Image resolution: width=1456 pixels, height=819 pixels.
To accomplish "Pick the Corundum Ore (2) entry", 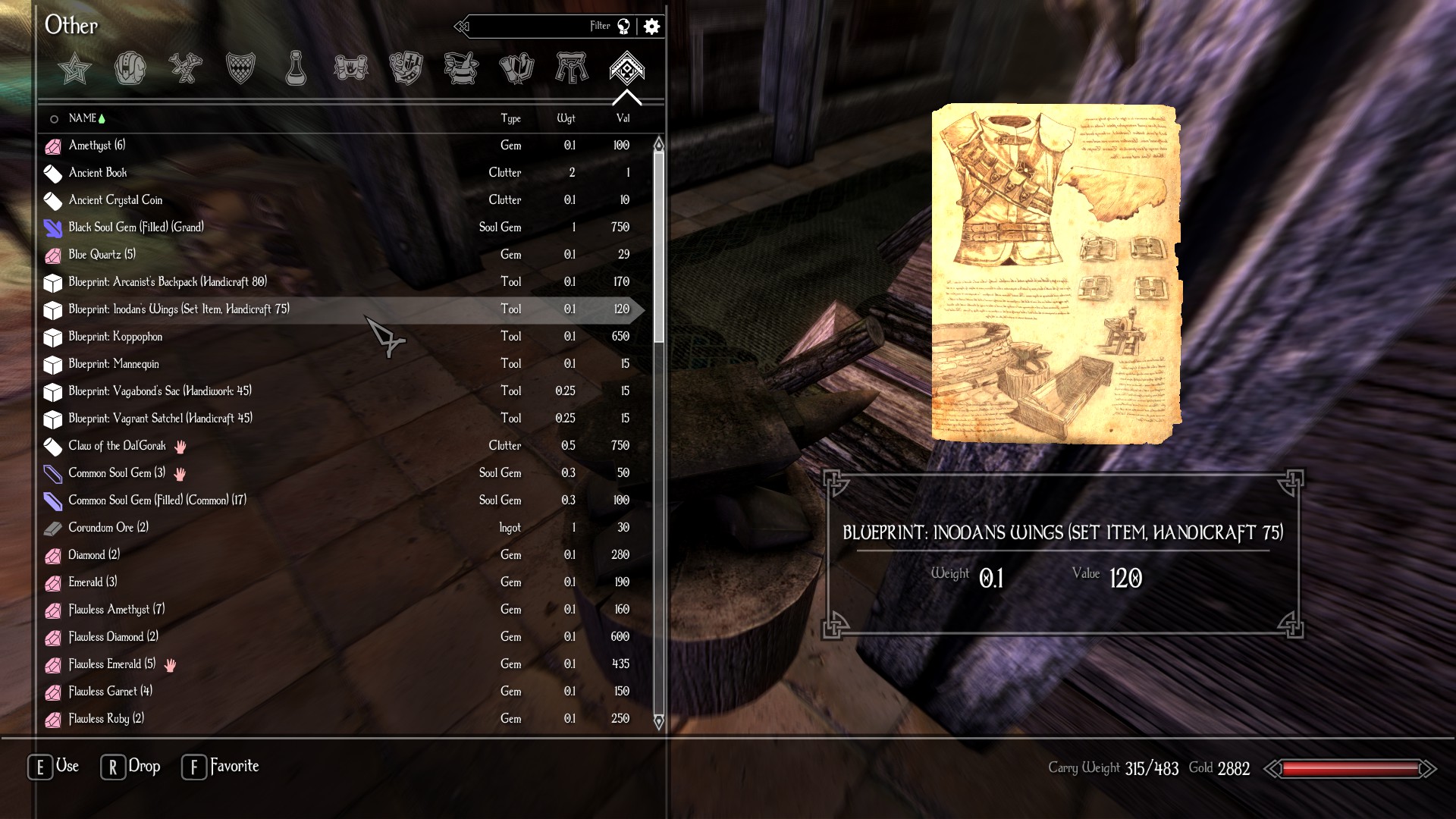I will (108, 528).
